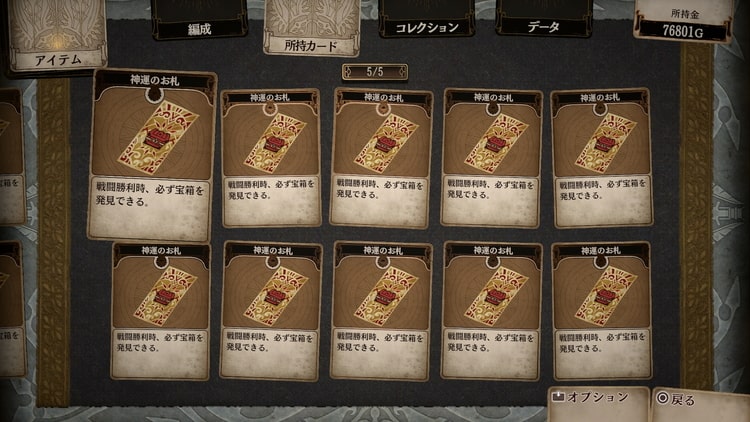Show the コレクション tab
This screenshot has width=750, height=422.
click(425, 25)
